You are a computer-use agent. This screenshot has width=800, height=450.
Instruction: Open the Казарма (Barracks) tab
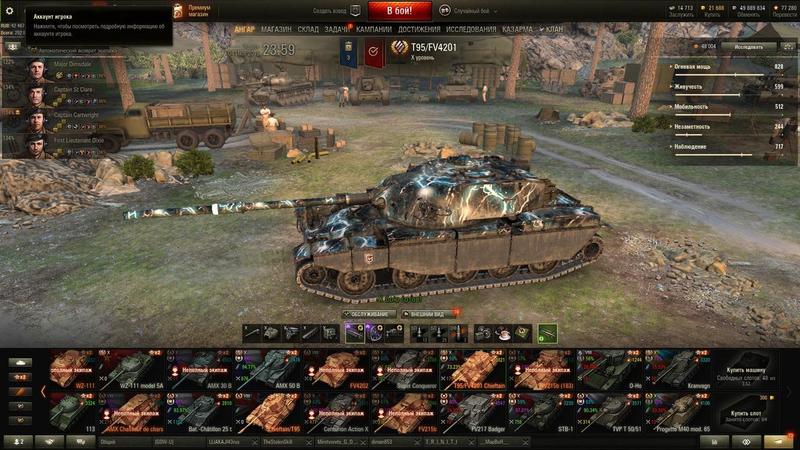click(x=518, y=30)
